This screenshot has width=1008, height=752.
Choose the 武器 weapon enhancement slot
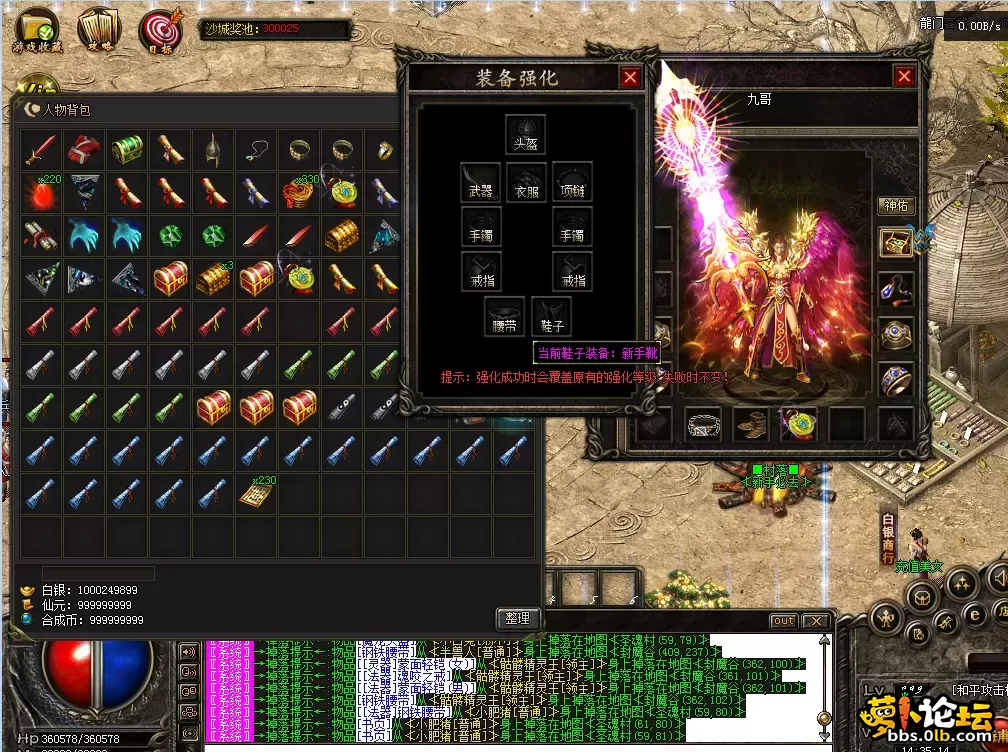480,181
